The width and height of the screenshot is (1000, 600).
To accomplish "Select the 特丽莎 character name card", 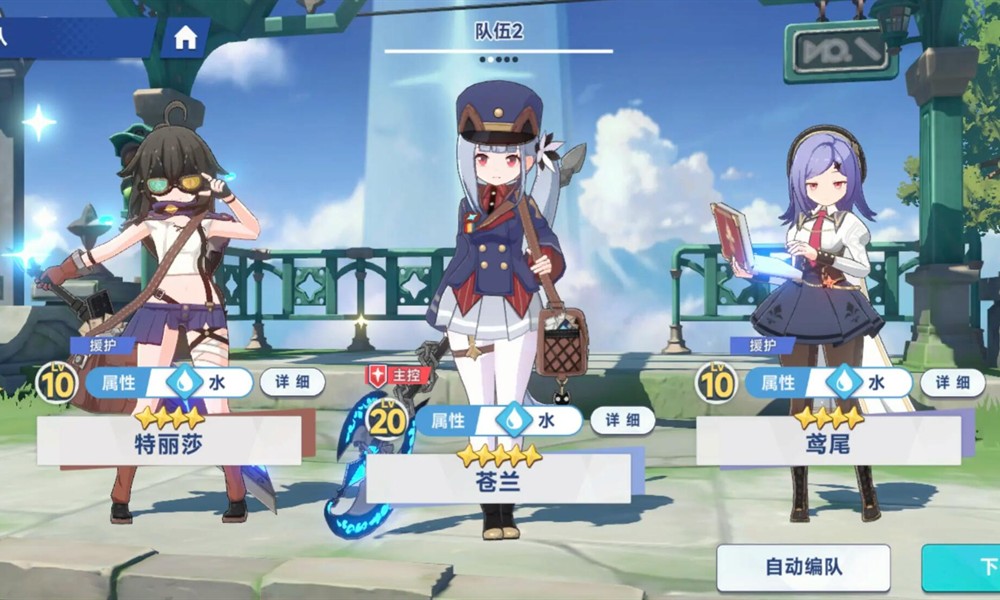I will click(x=169, y=441).
